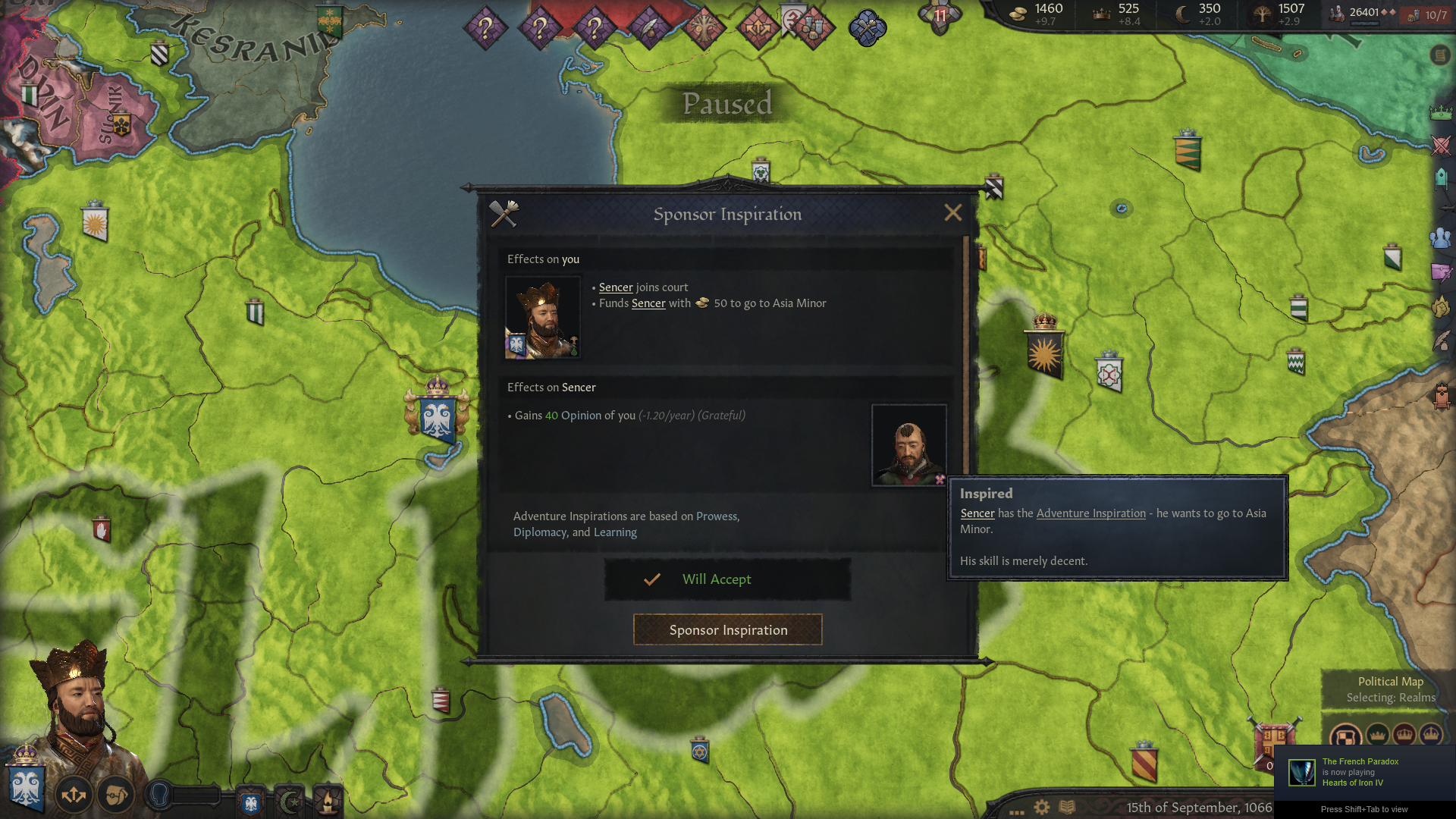This screenshot has width=1456, height=819.
Task: Open the gold treasury display
Action: [1036, 14]
